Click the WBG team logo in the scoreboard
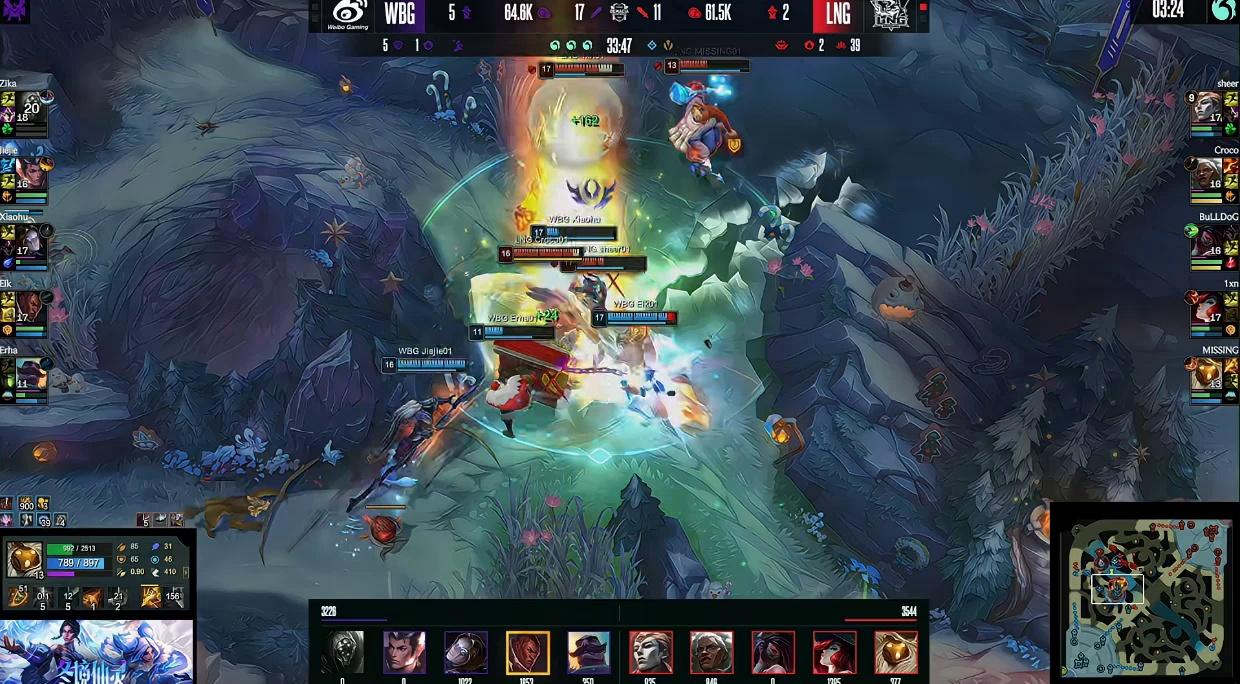The image size is (1240, 684). (x=349, y=14)
